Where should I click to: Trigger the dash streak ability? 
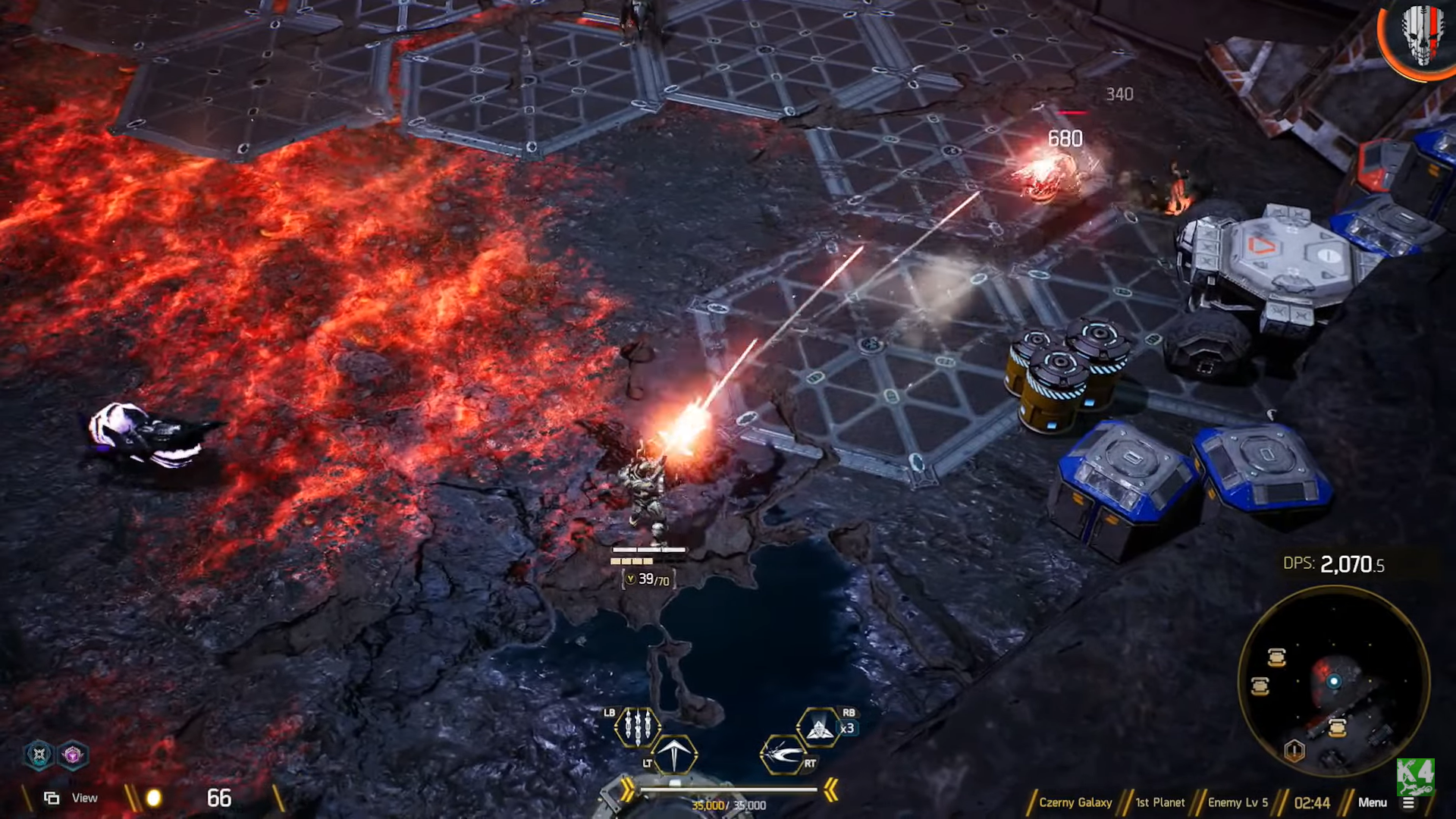(x=782, y=755)
